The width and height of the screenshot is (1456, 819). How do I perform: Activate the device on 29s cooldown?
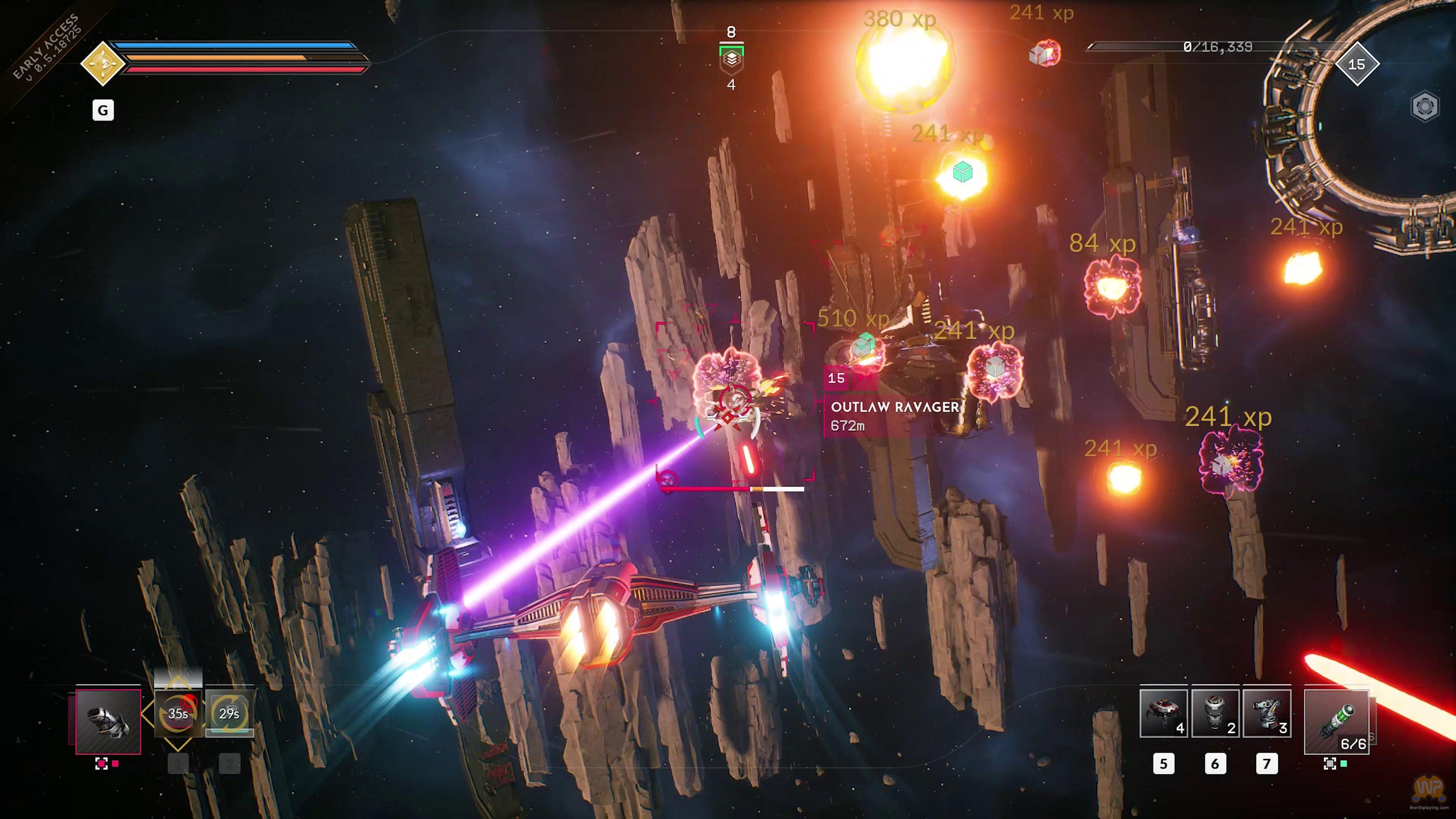click(x=229, y=714)
